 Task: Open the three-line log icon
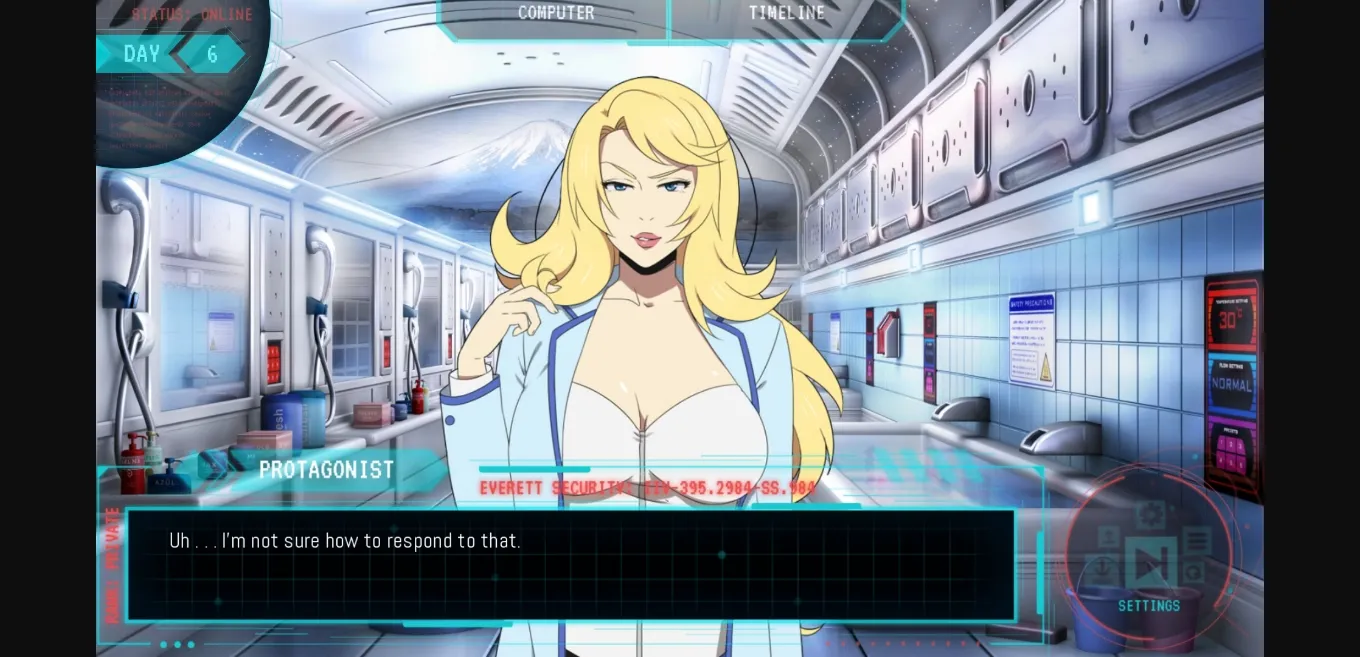(1197, 541)
